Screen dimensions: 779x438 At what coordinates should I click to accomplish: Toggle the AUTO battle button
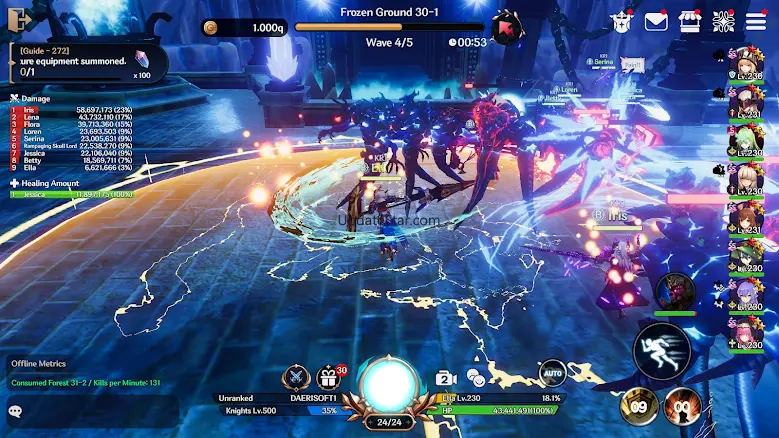click(553, 374)
